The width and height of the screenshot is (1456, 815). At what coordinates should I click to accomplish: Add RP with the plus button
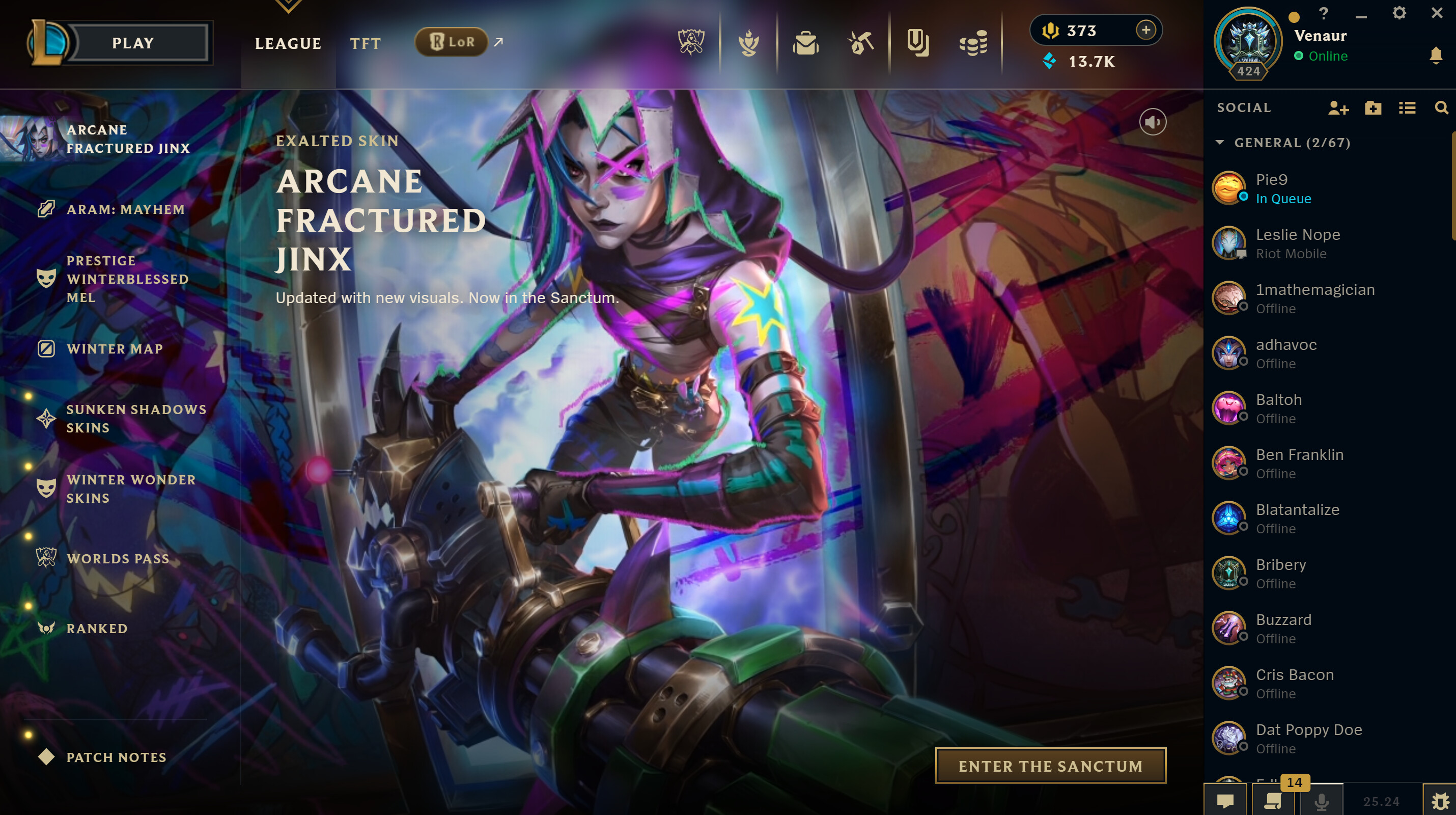tap(1145, 30)
